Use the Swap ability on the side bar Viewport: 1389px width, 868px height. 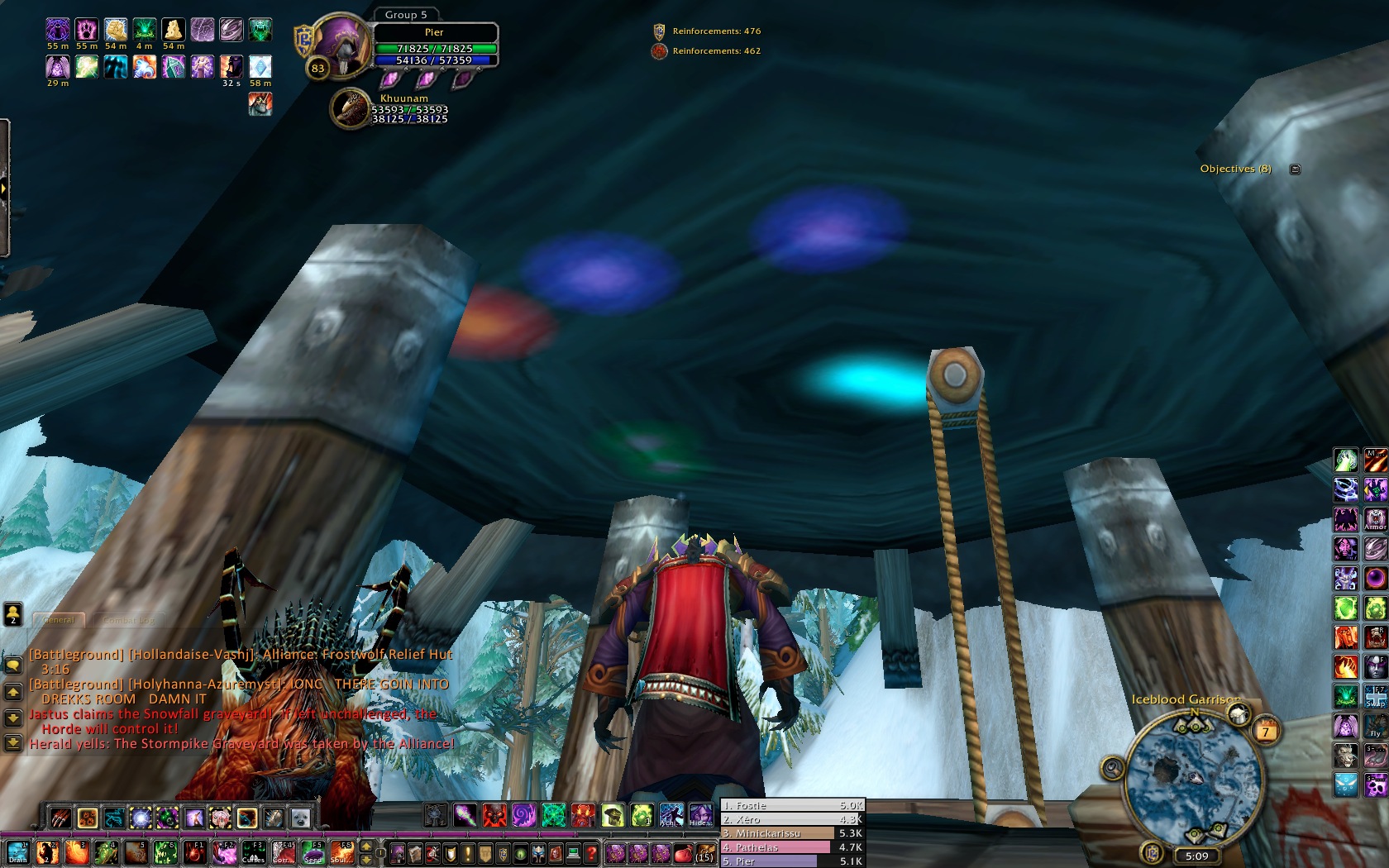click(x=1376, y=694)
